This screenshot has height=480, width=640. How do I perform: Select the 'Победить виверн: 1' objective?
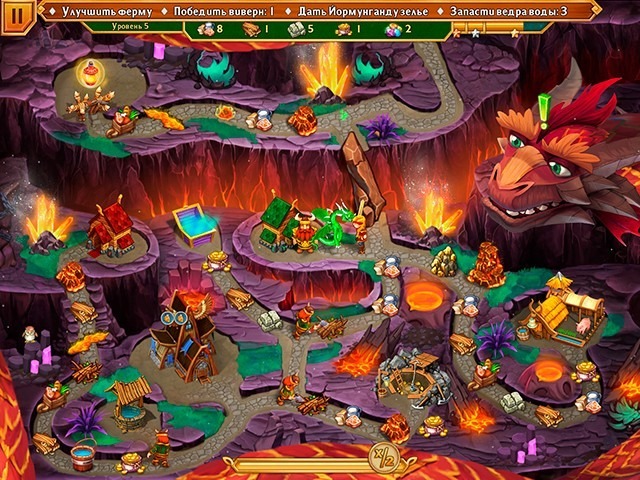click(224, 12)
